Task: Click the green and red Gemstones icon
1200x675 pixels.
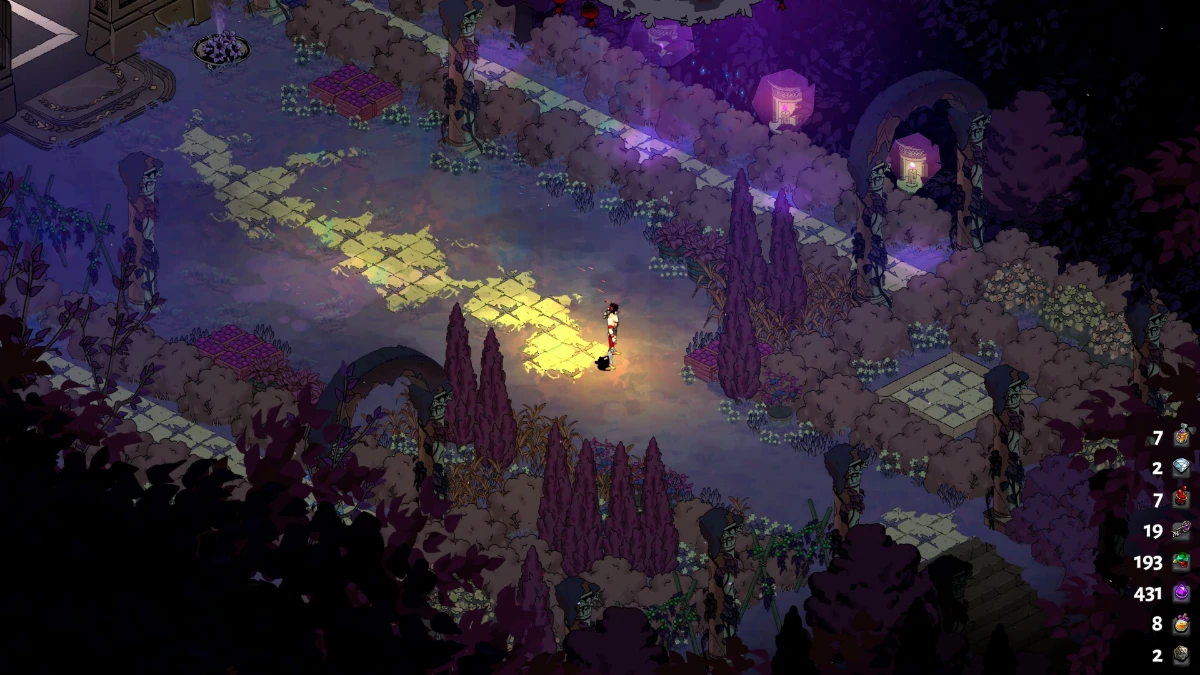Action: click(x=1182, y=562)
